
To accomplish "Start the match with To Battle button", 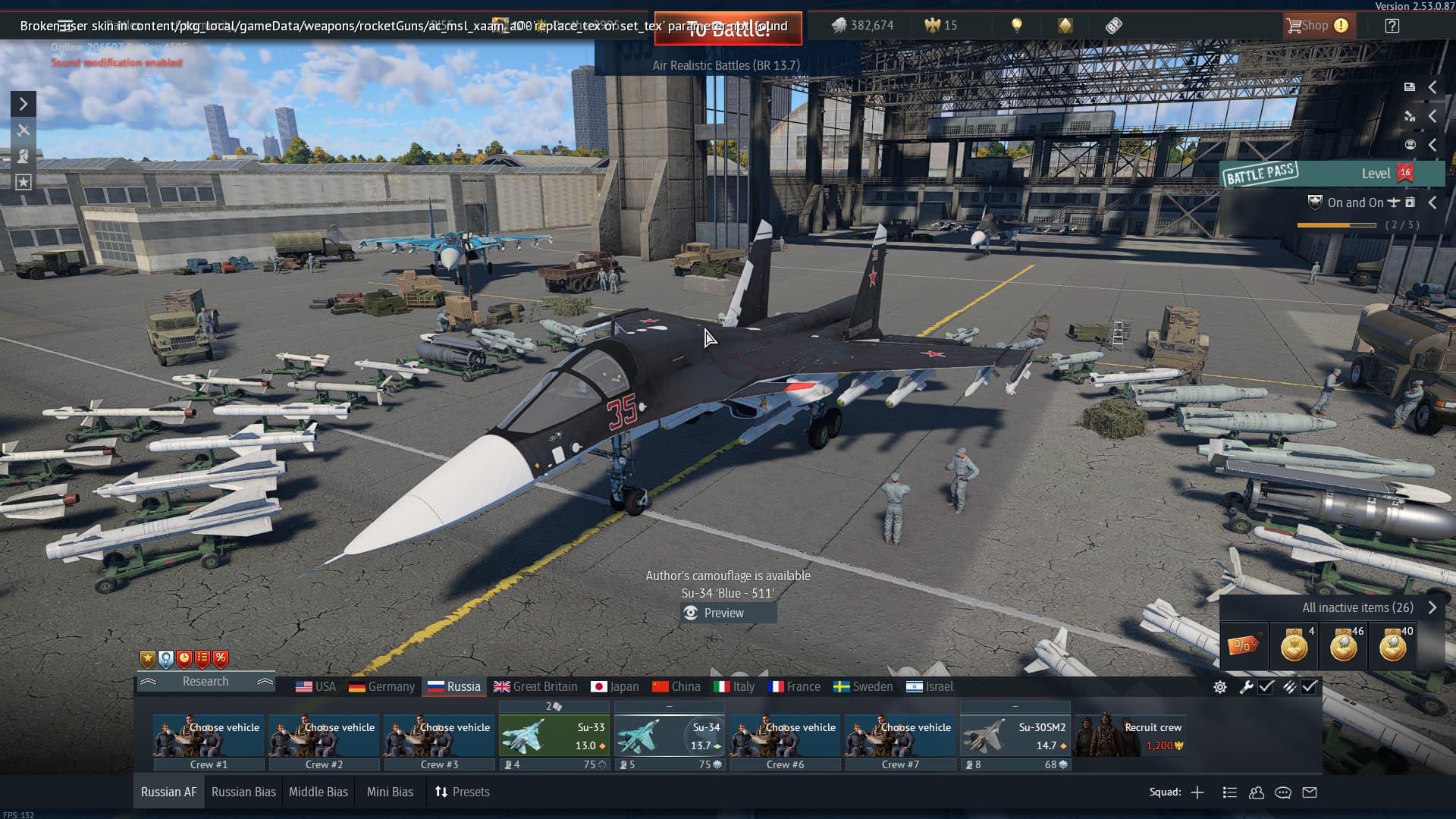I will [728, 29].
